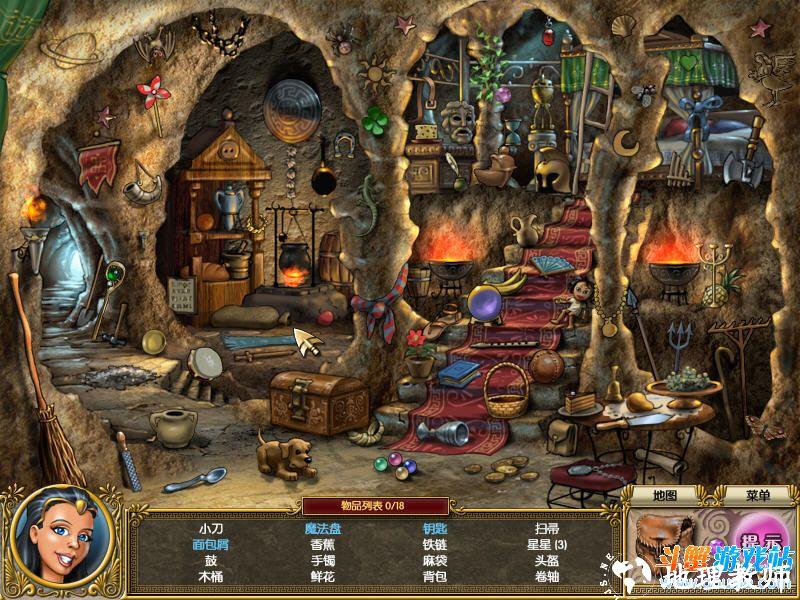Choose 麻袋 from the item list
This screenshot has height=600, width=800.
click(434, 560)
